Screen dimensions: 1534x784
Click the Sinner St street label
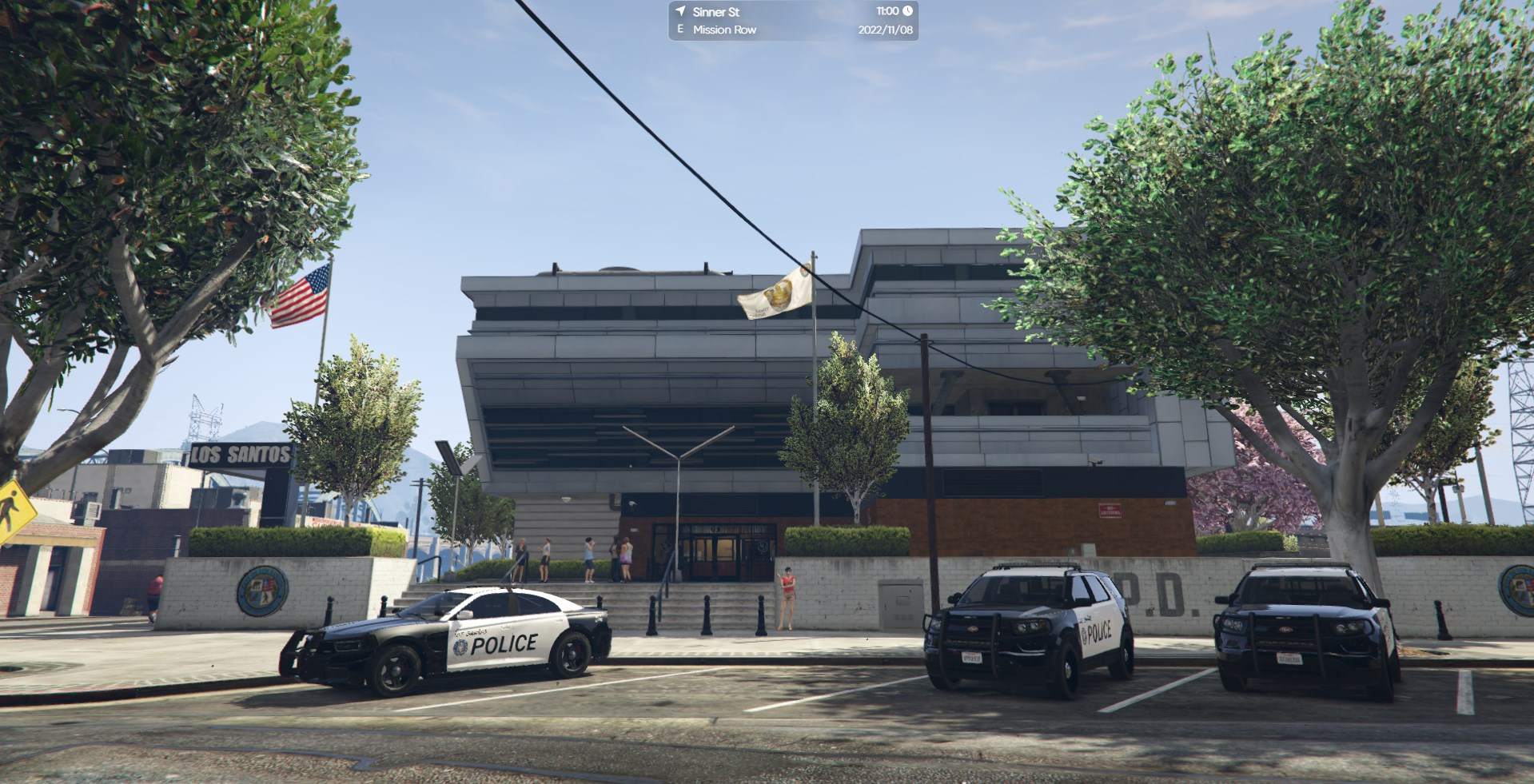click(715, 11)
